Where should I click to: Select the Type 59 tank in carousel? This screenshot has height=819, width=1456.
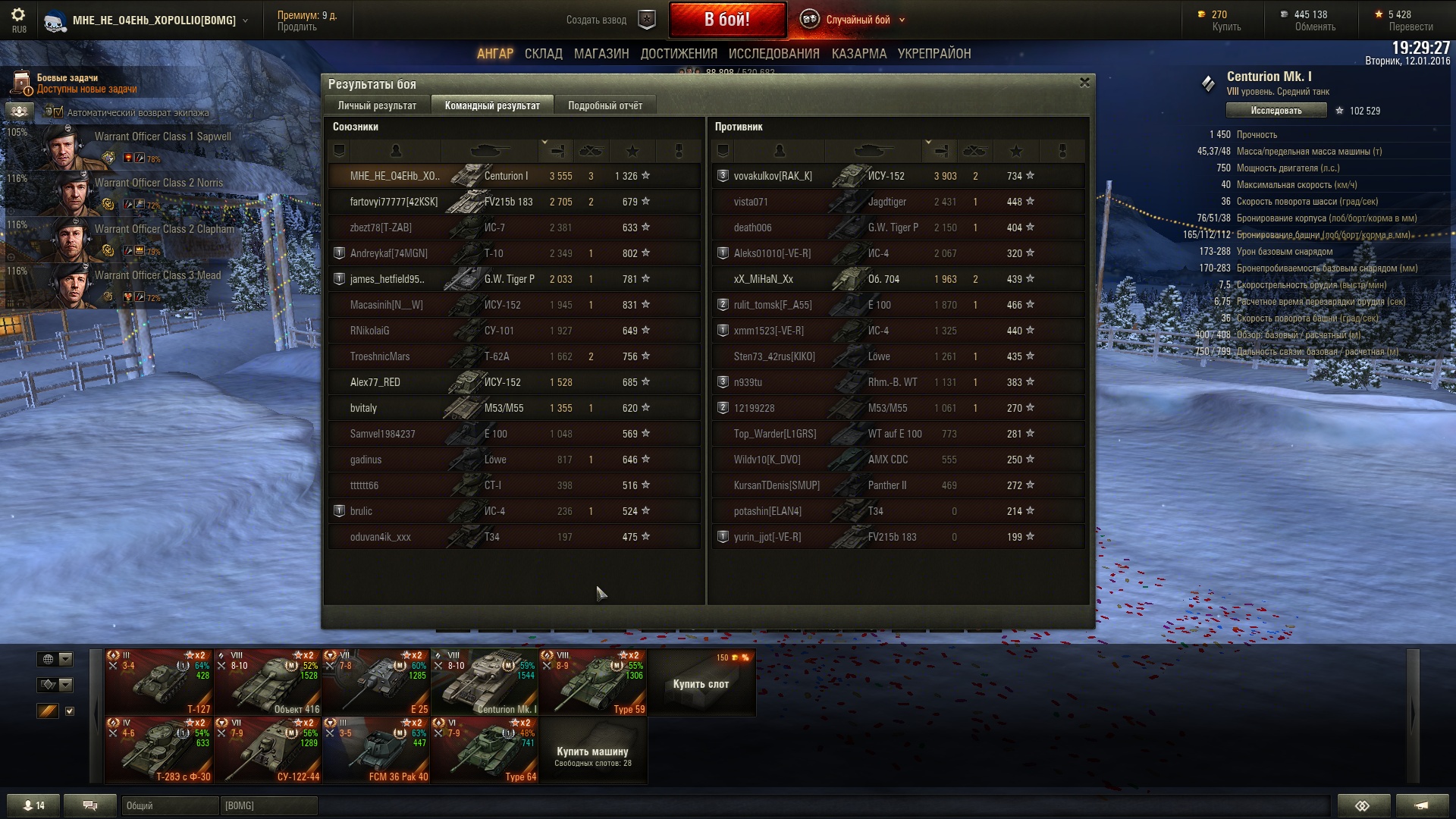[592, 682]
